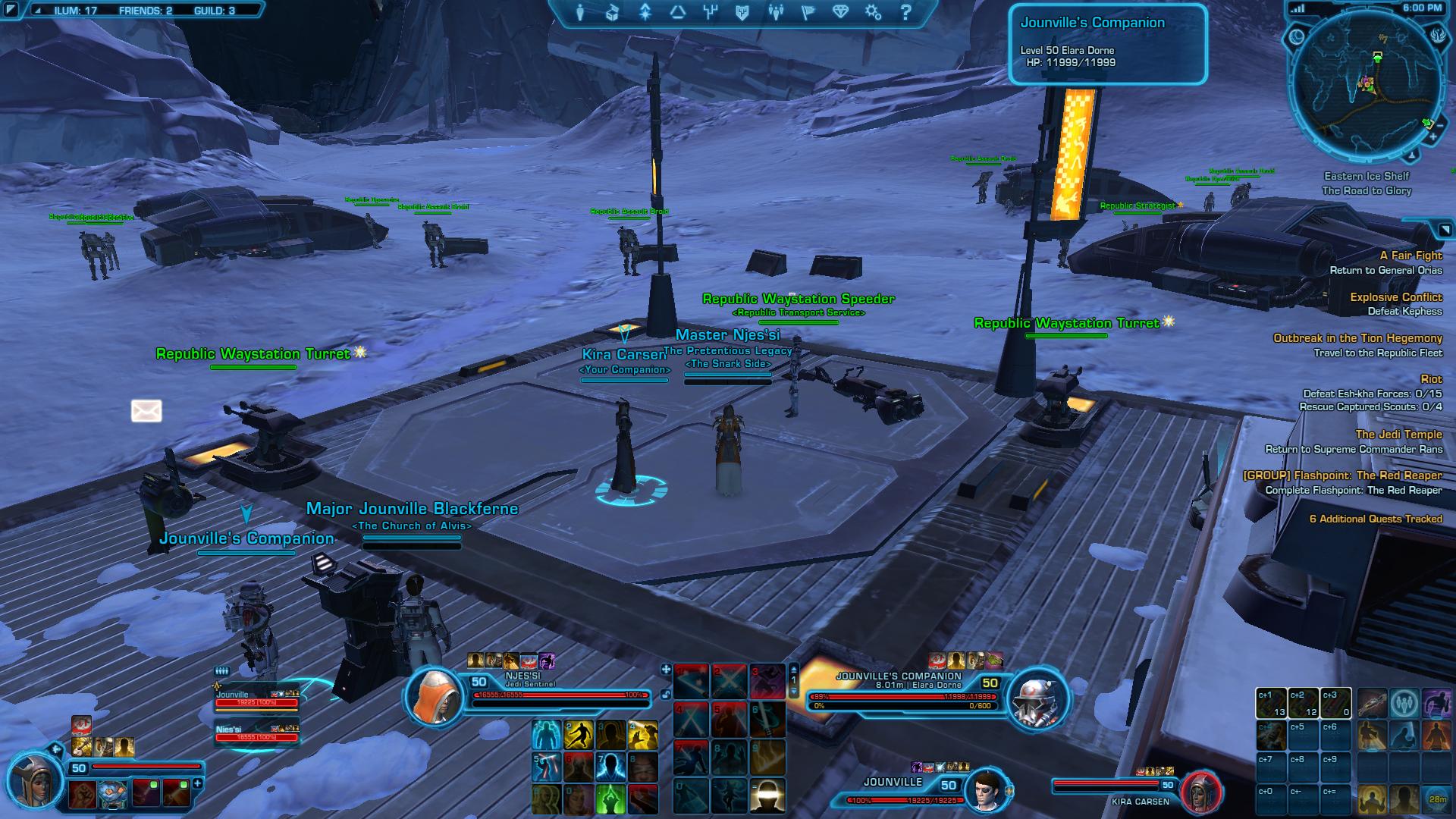Viewport: 1456px width, 819px height.
Task: Open the social group icon in the menu bar
Action: [x=775, y=12]
